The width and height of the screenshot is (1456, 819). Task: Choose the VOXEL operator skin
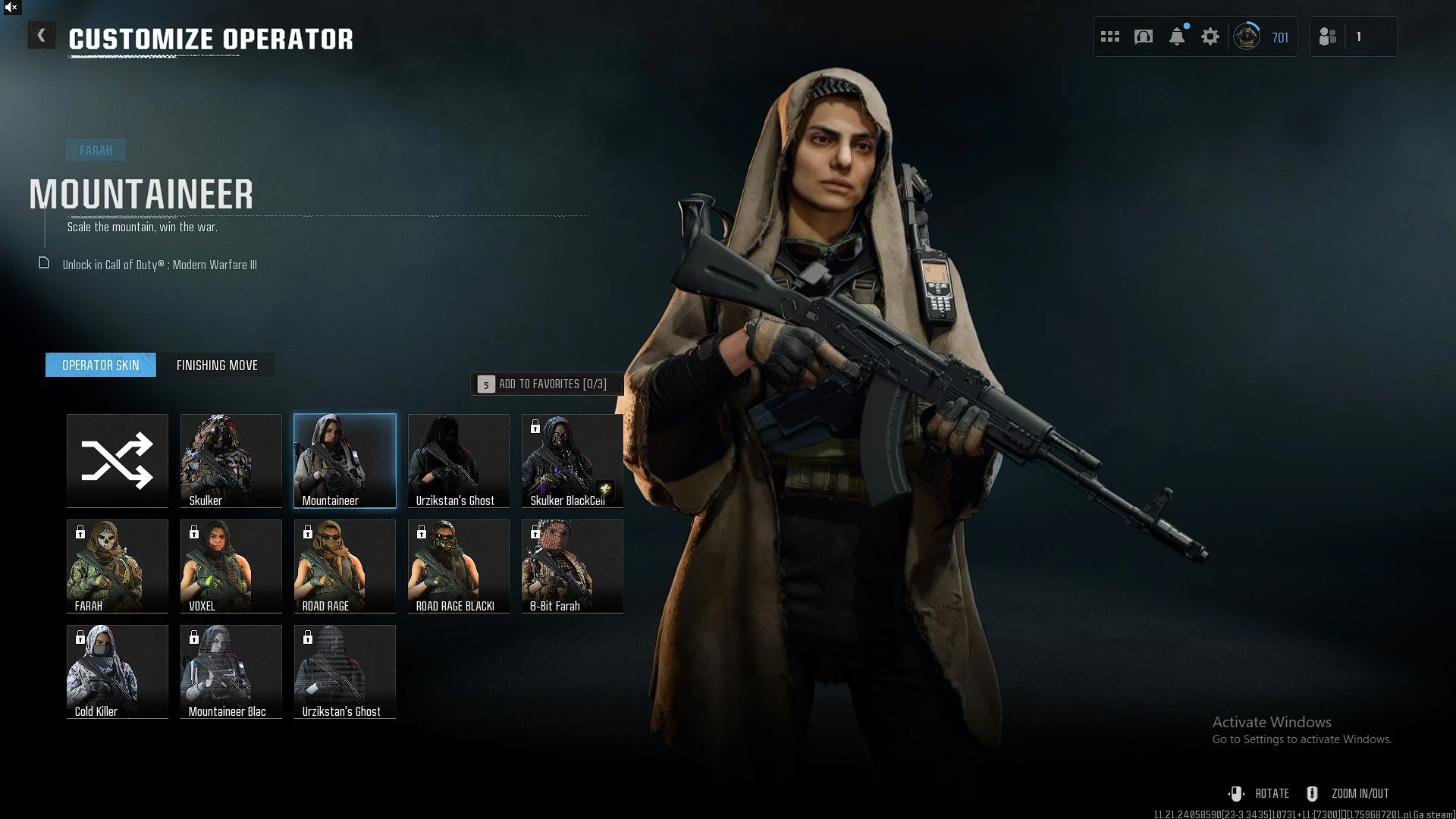coord(231,566)
